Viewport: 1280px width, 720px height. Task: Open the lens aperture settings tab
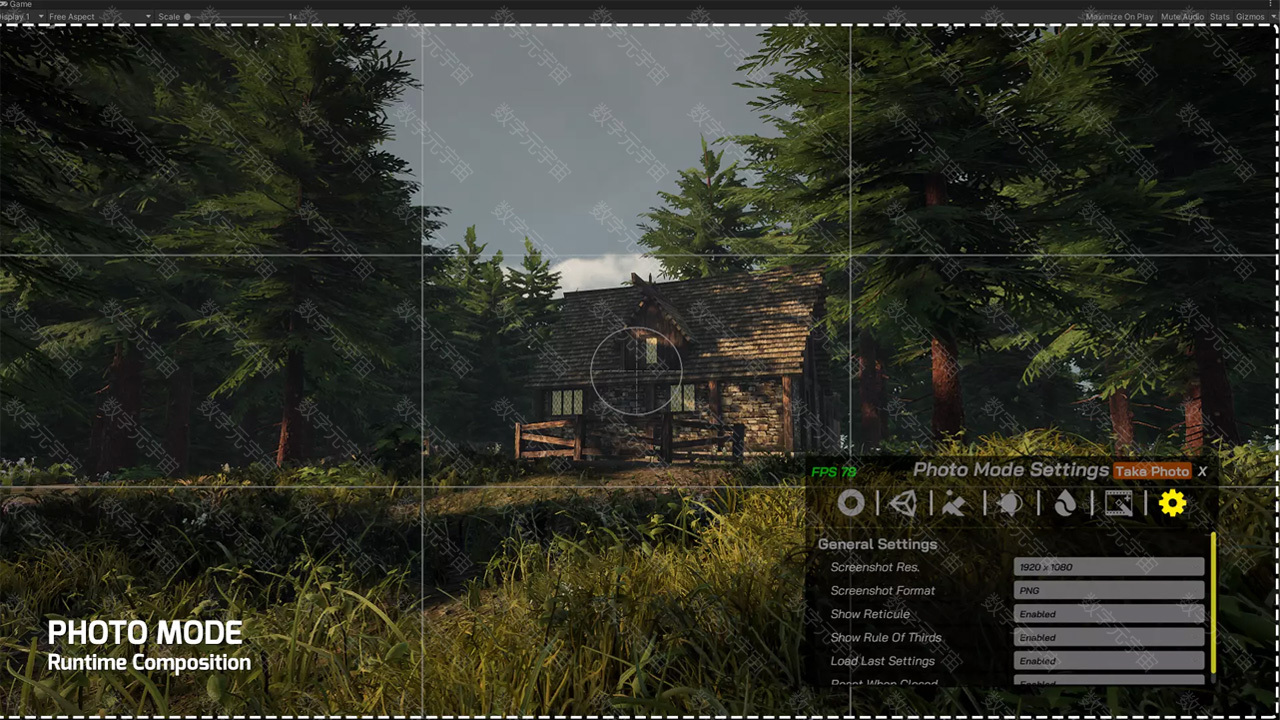pos(851,503)
